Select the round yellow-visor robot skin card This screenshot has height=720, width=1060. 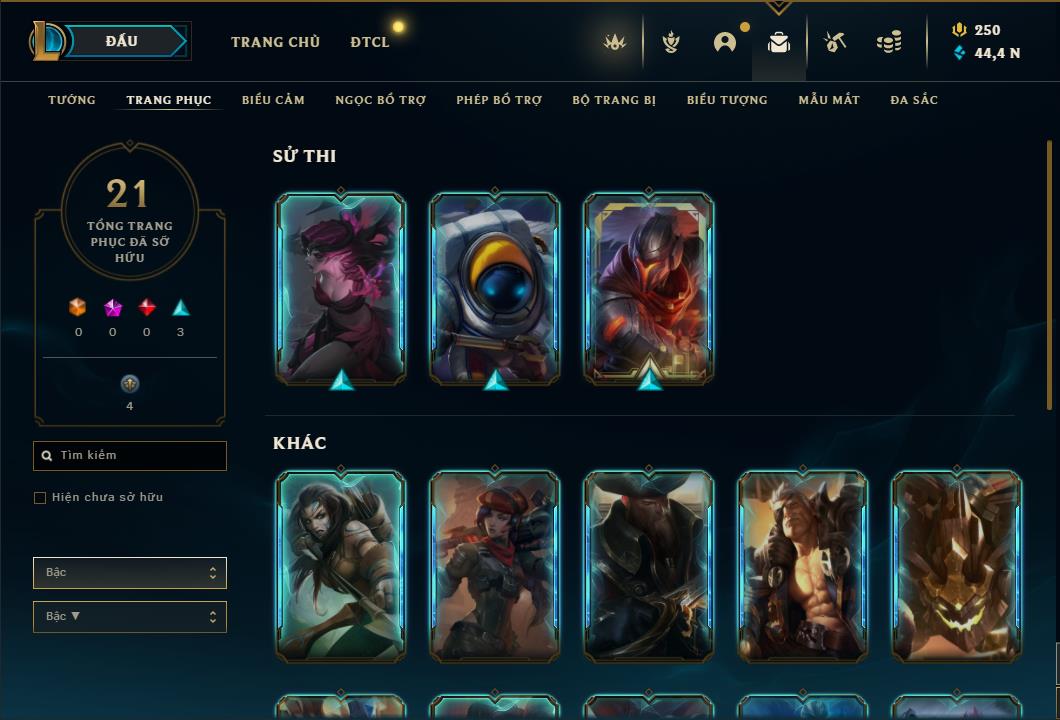click(x=495, y=288)
